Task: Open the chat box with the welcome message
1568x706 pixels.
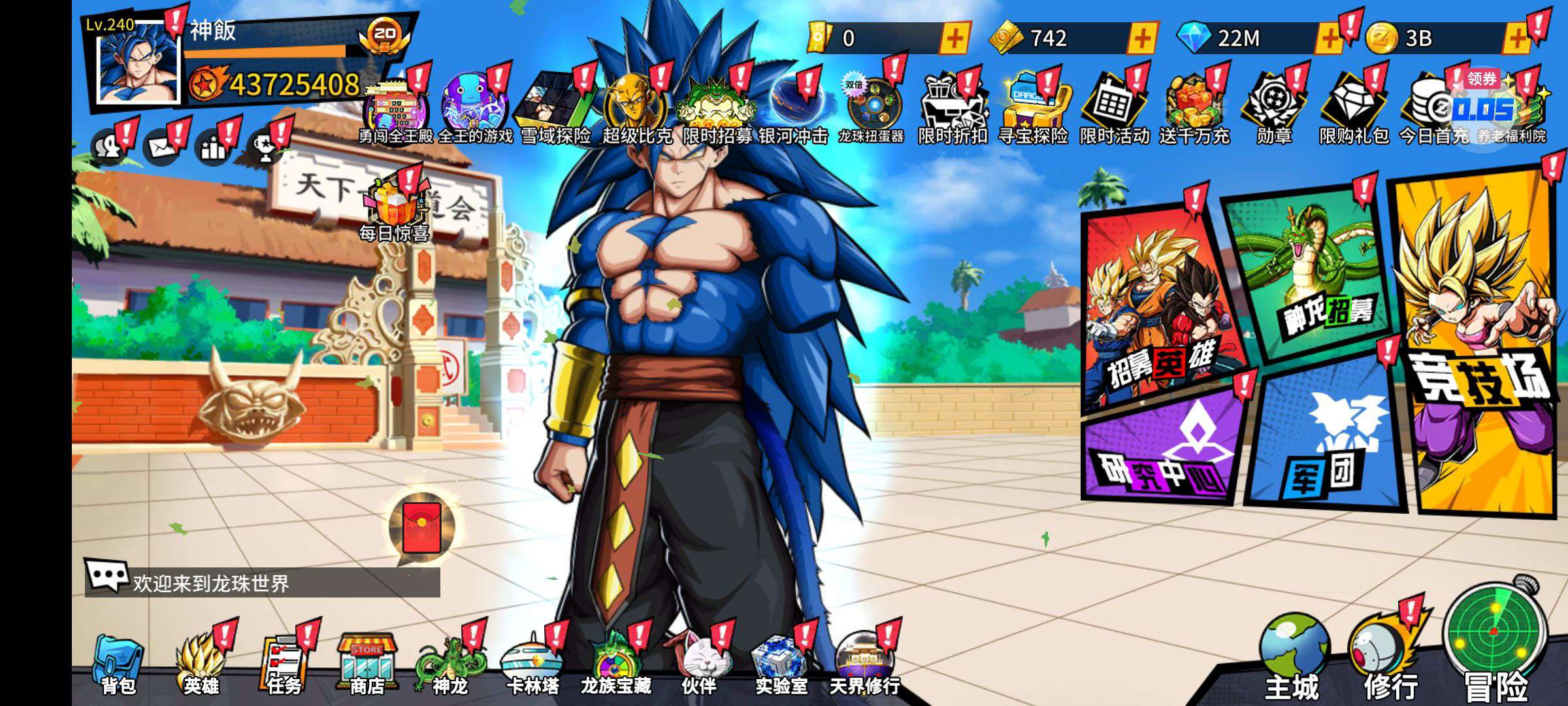Action: (x=261, y=582)
